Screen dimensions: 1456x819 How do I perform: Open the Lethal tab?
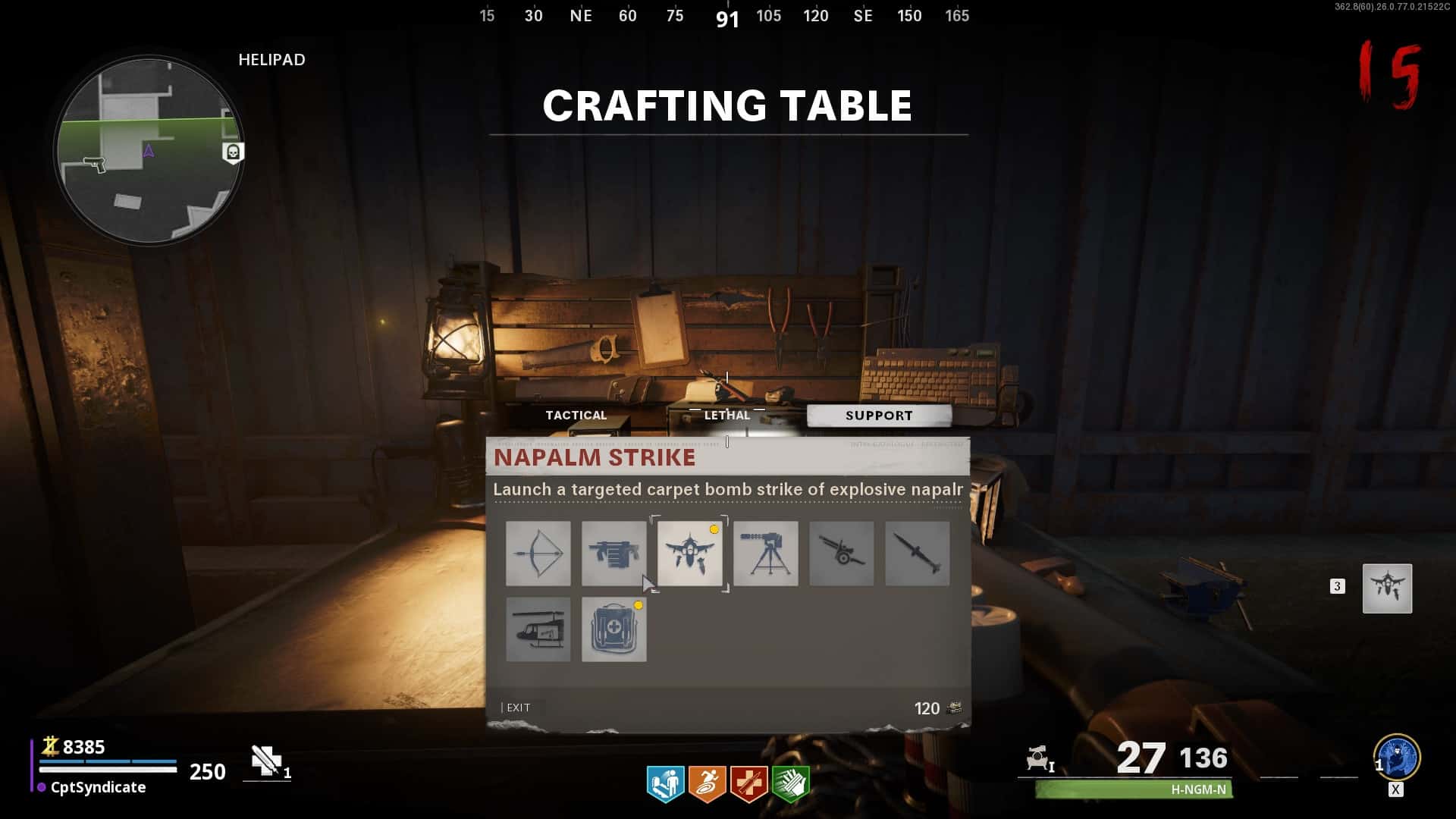point(726,415)
